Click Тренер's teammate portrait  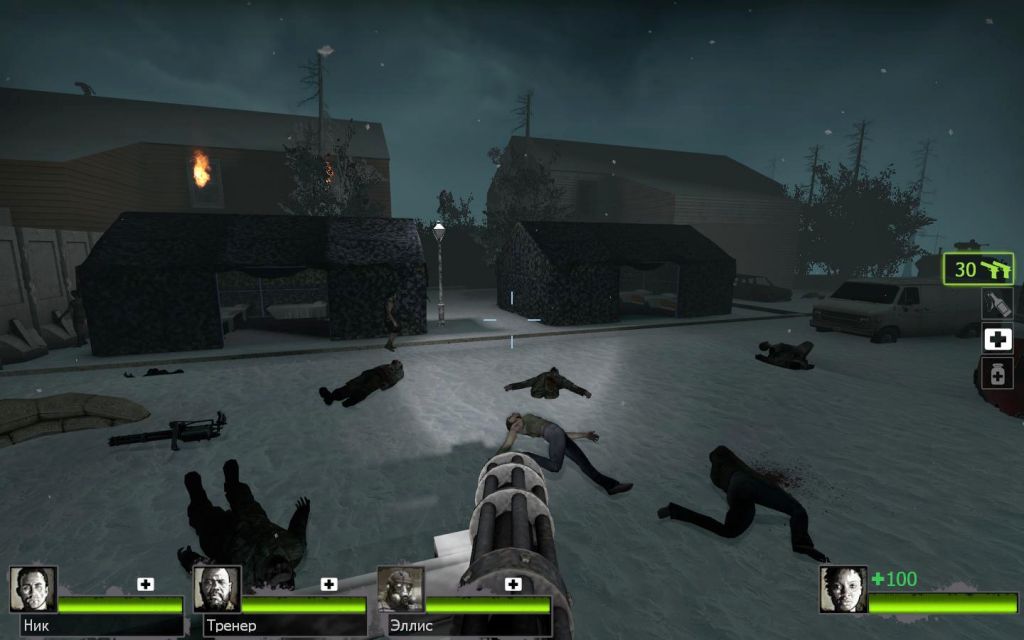point(217,589)
